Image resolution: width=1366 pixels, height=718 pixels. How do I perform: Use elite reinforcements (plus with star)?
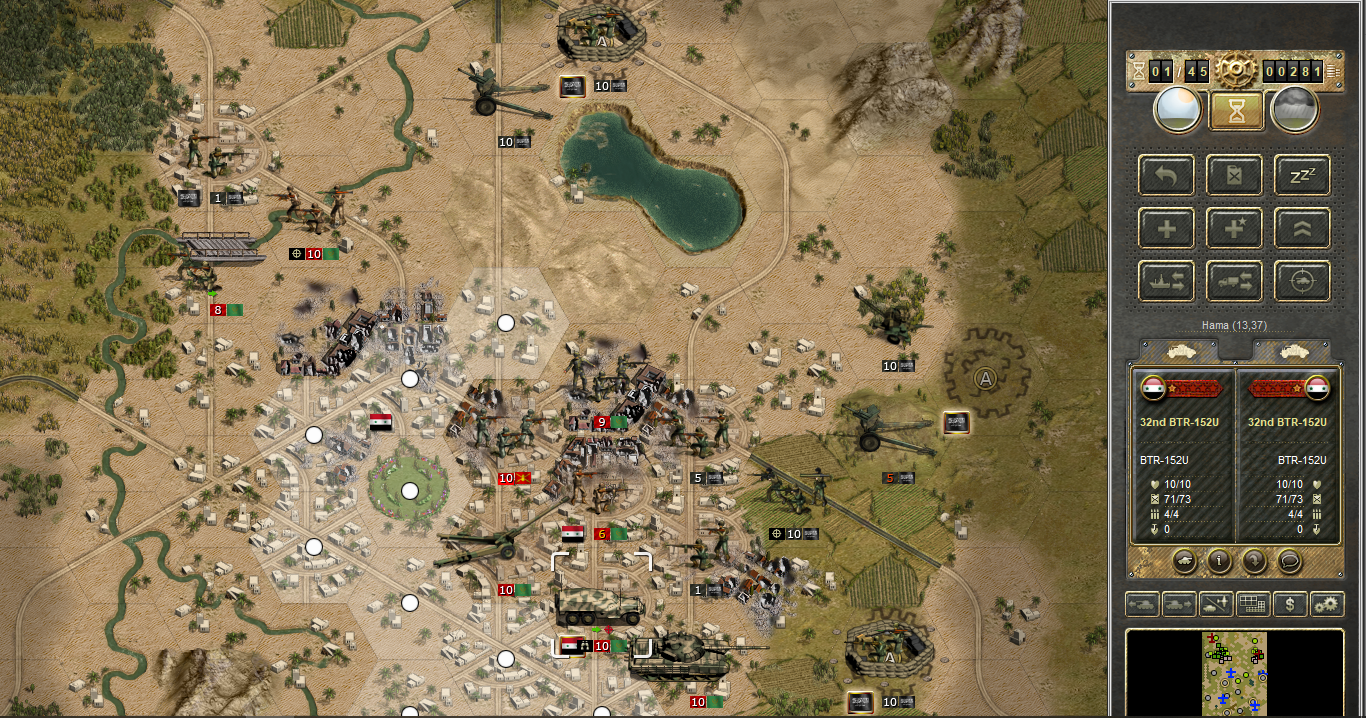pos(1234,229)
